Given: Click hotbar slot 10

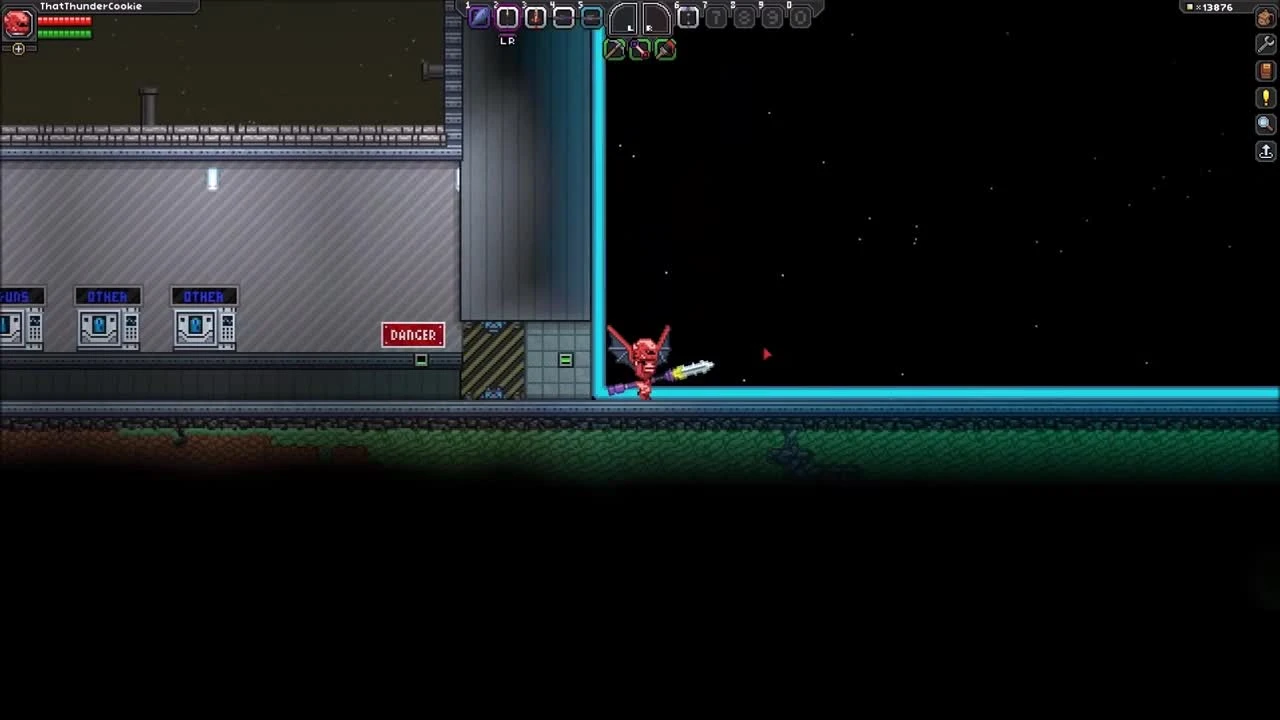Looking at the screenshot, I should click(800, 17).
